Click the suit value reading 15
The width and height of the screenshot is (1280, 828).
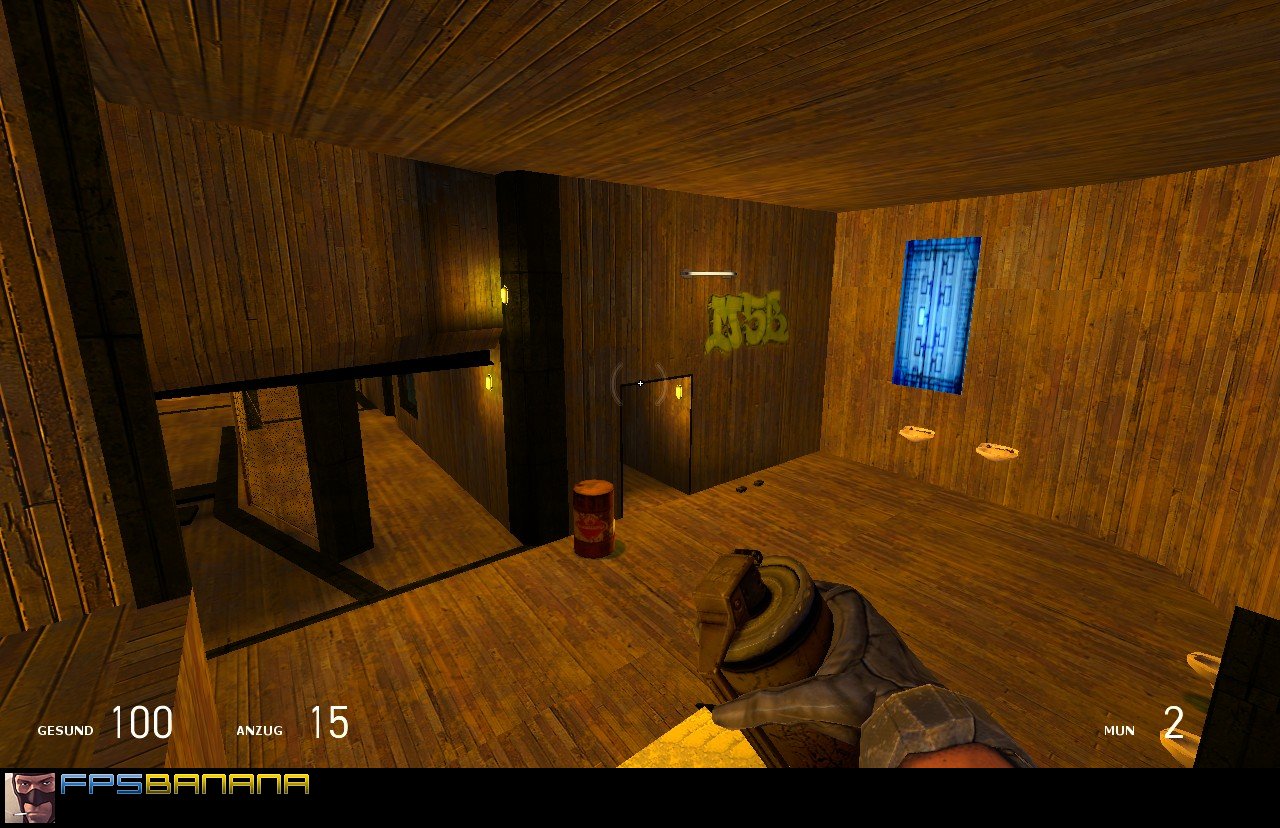pos(330,723)
